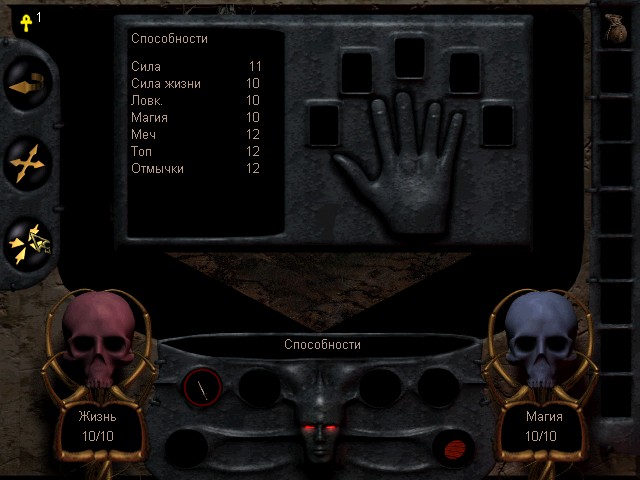Select the Ловк. attribute row
The width and height of the screenshot is (640, 480).
tap(196, 100)
